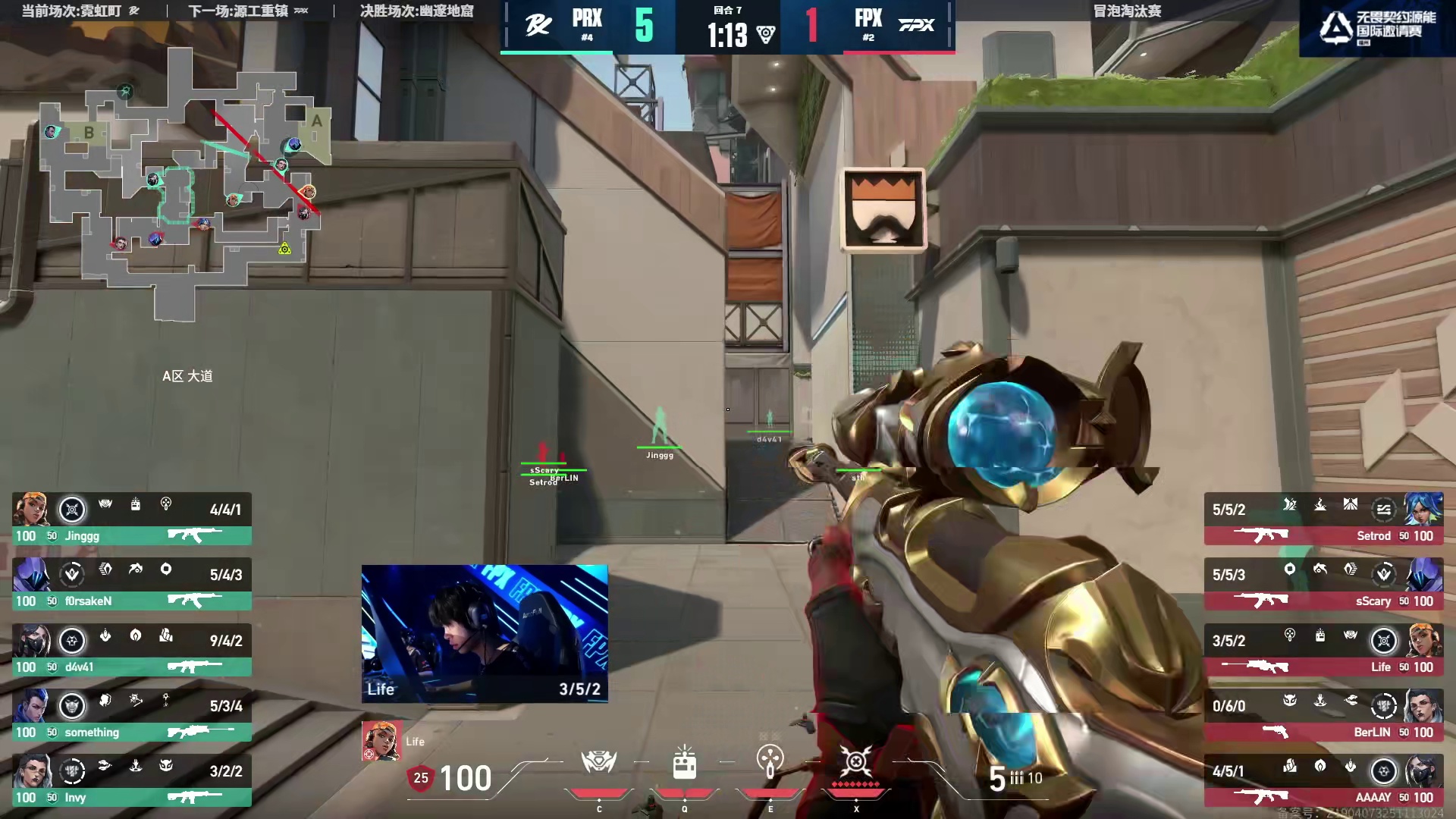
Task: Select Setrod's player row
Action: [x=1323, y=519]
